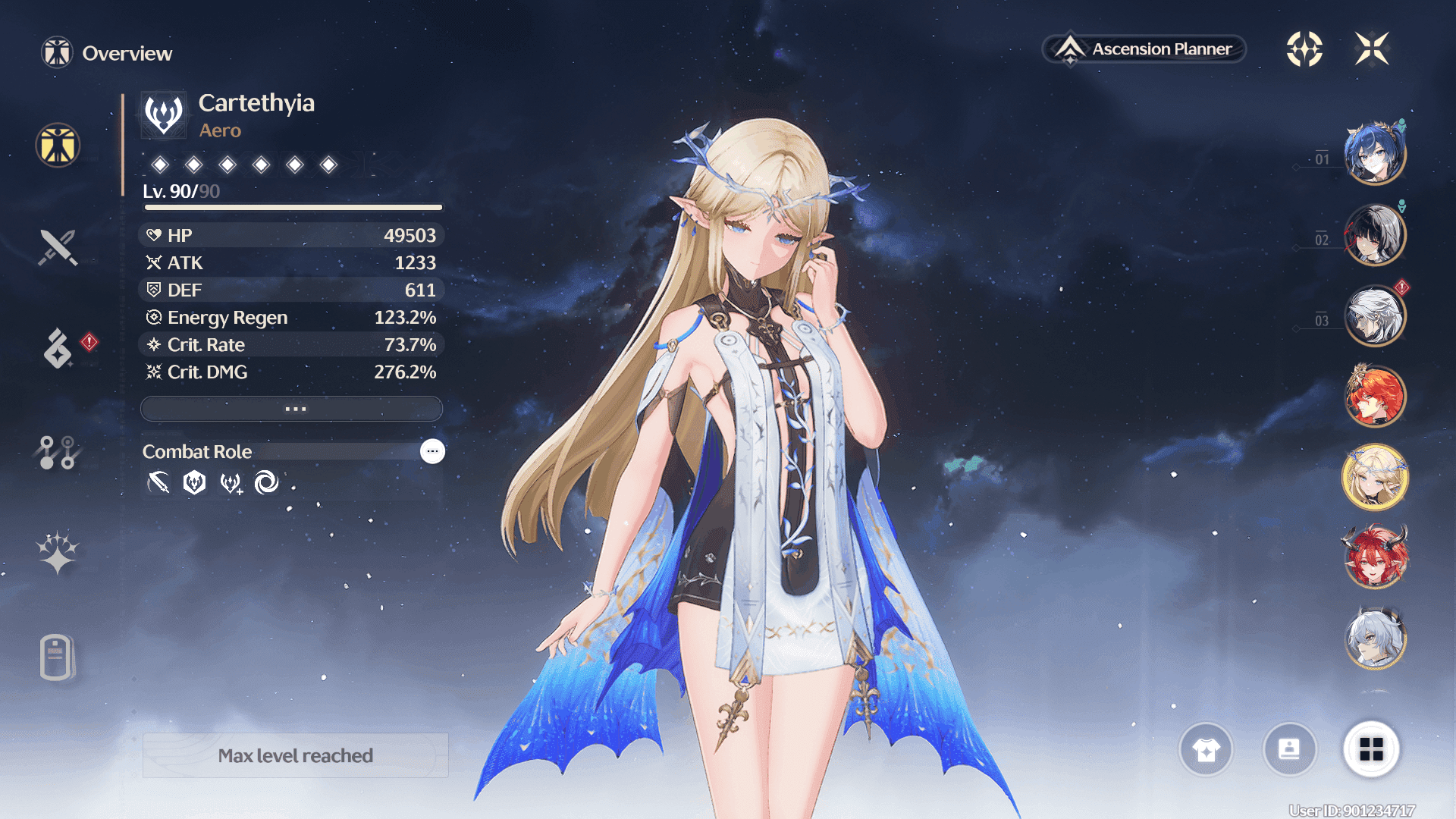
Task: Close the character overview screen
Action: (1372, 49)
